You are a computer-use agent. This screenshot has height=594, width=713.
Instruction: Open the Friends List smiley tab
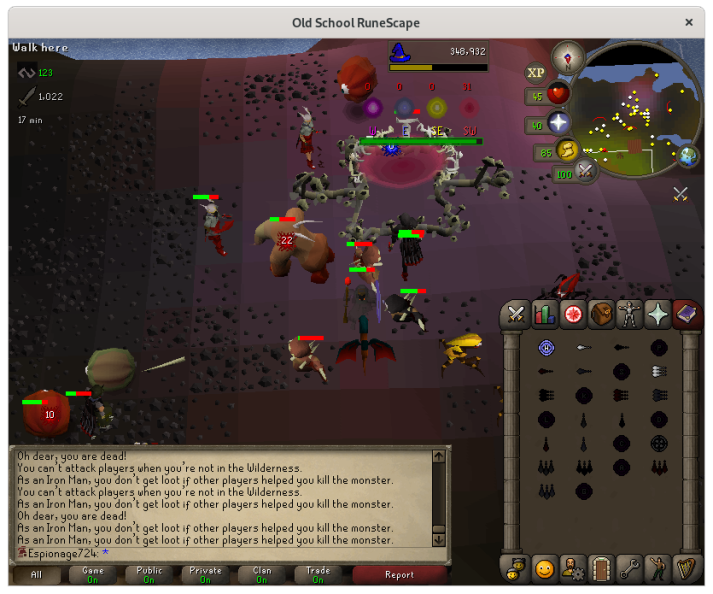pos(545,569)
